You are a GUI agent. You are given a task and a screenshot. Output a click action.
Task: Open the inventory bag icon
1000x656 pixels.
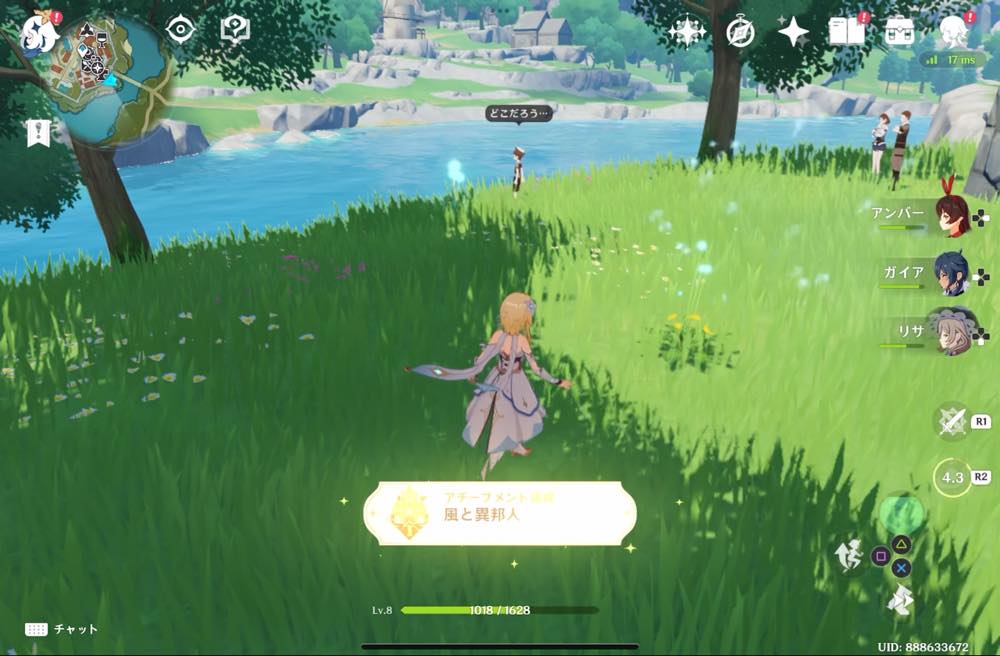[x=900, y=32]
